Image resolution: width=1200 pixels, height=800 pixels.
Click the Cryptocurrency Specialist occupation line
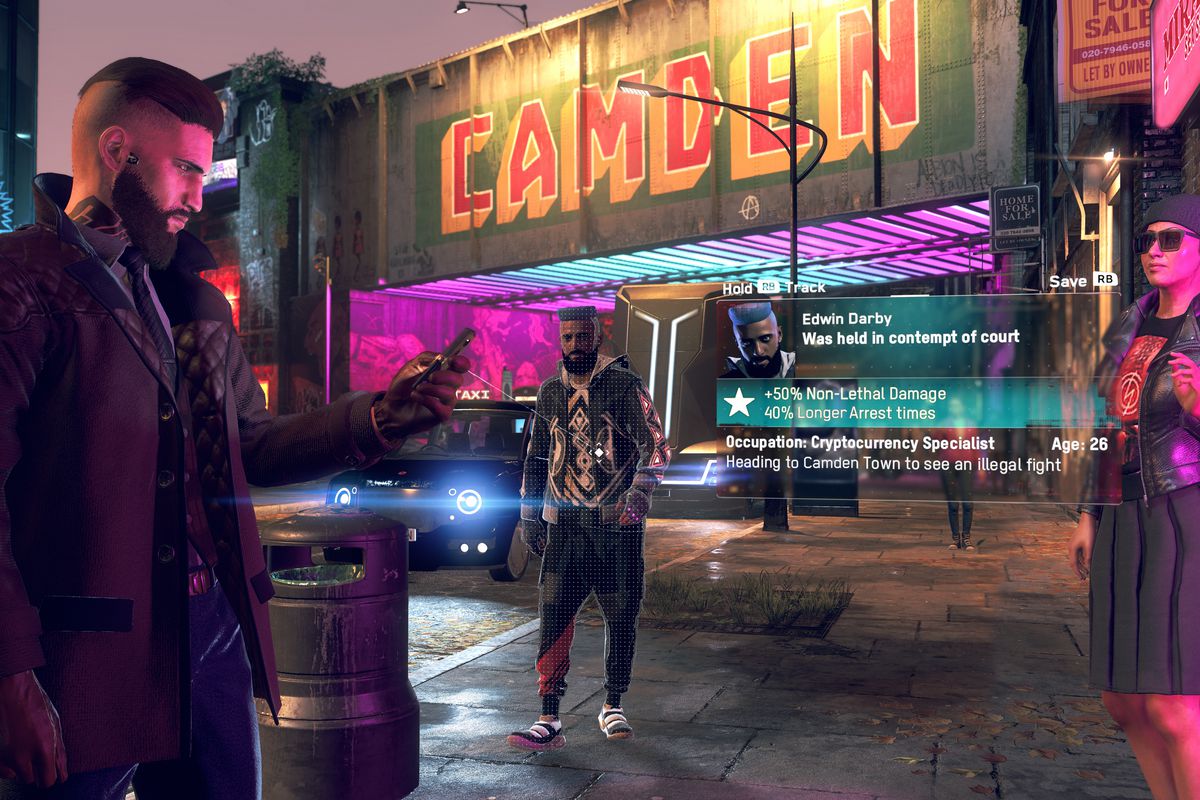(x=860, y=443)
